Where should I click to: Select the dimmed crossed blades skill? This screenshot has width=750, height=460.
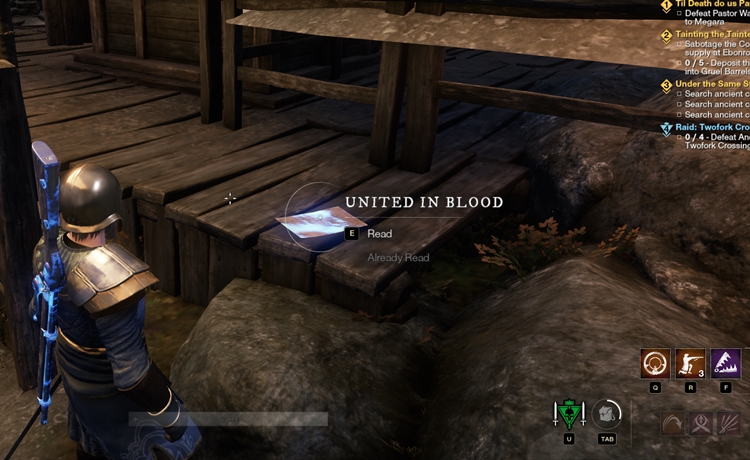click(x=702, y=423)
